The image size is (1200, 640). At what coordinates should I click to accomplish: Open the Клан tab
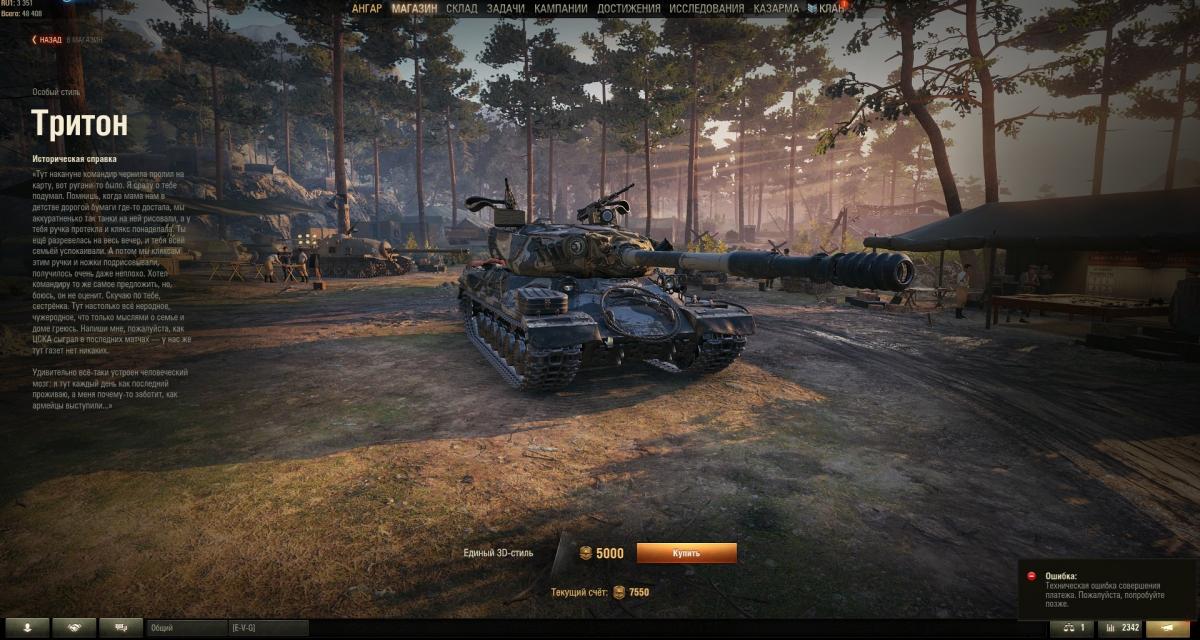(x=827, y=8)
